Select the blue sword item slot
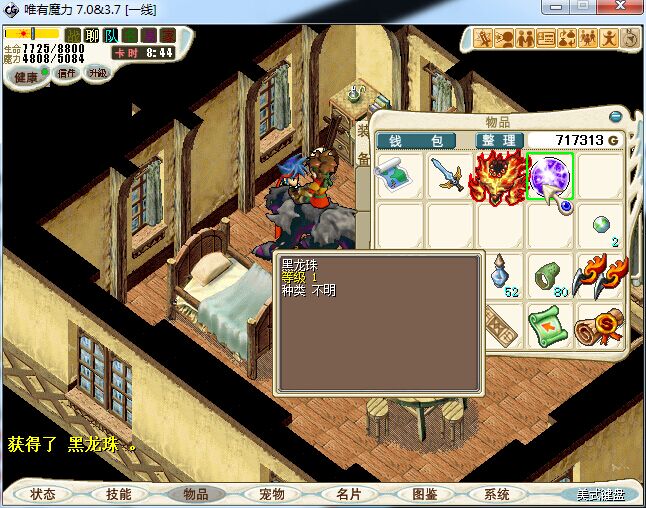 click(x=448, y=177)
